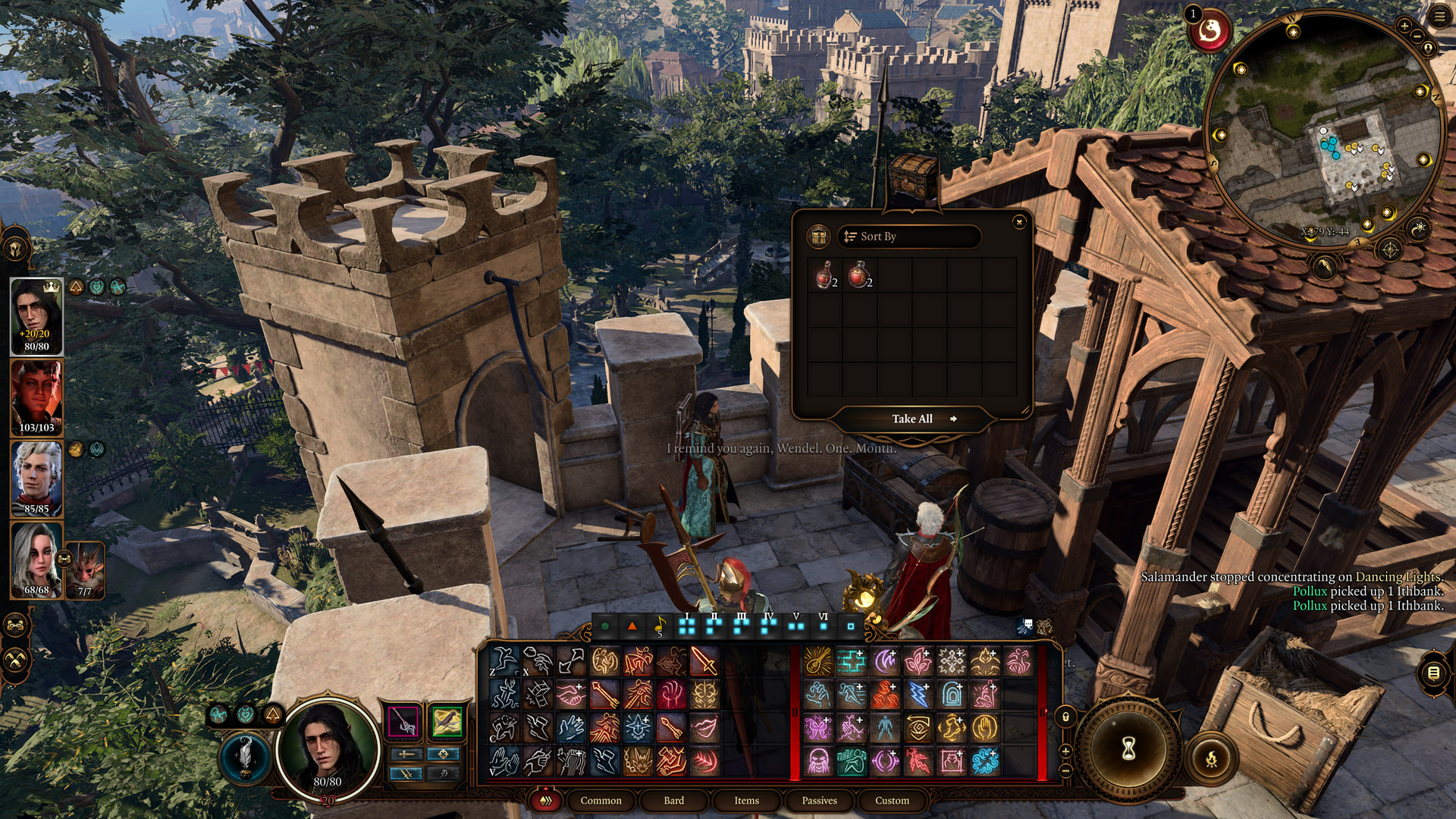Close the chest loot window
1456x819 pixels.
point(1019,221)
